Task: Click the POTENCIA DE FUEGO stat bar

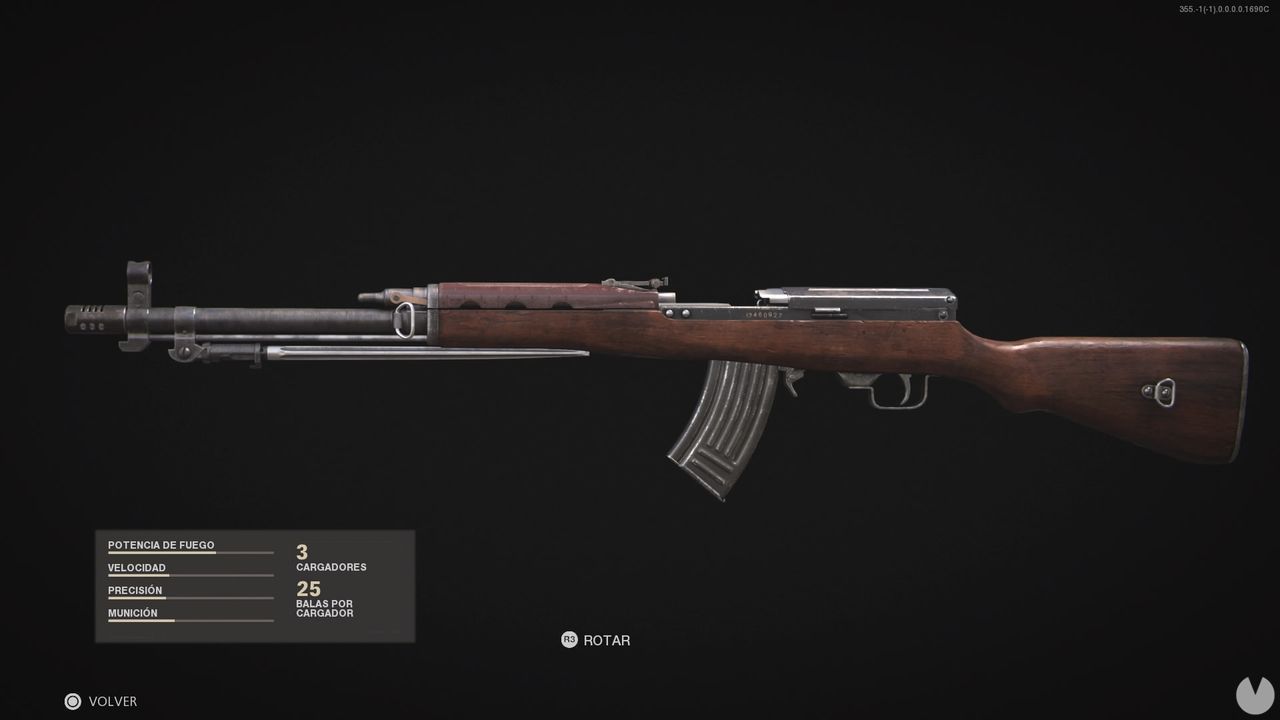Action: [x=190, y=553]
